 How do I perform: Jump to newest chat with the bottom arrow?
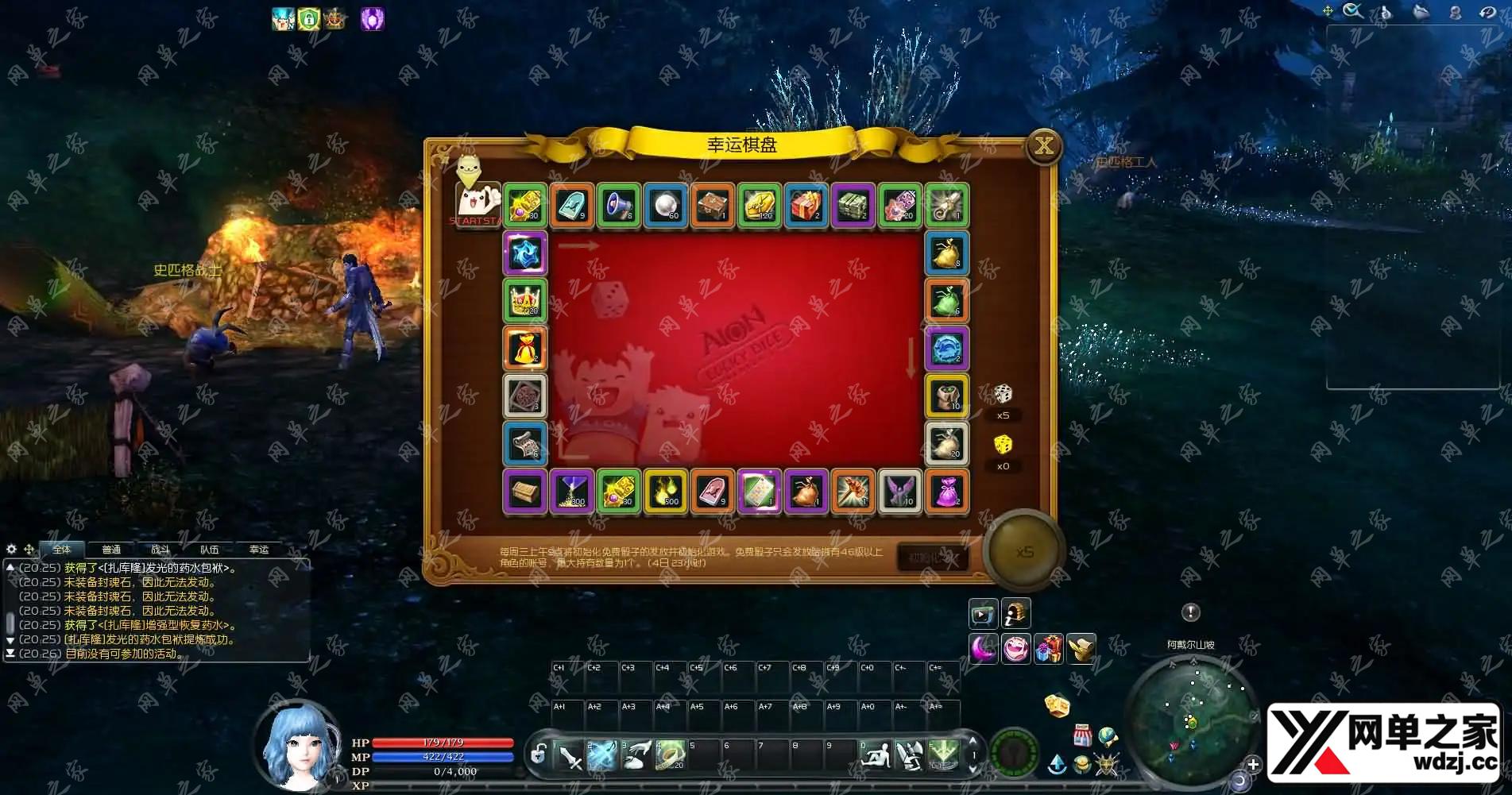click(x=10, y=654)
